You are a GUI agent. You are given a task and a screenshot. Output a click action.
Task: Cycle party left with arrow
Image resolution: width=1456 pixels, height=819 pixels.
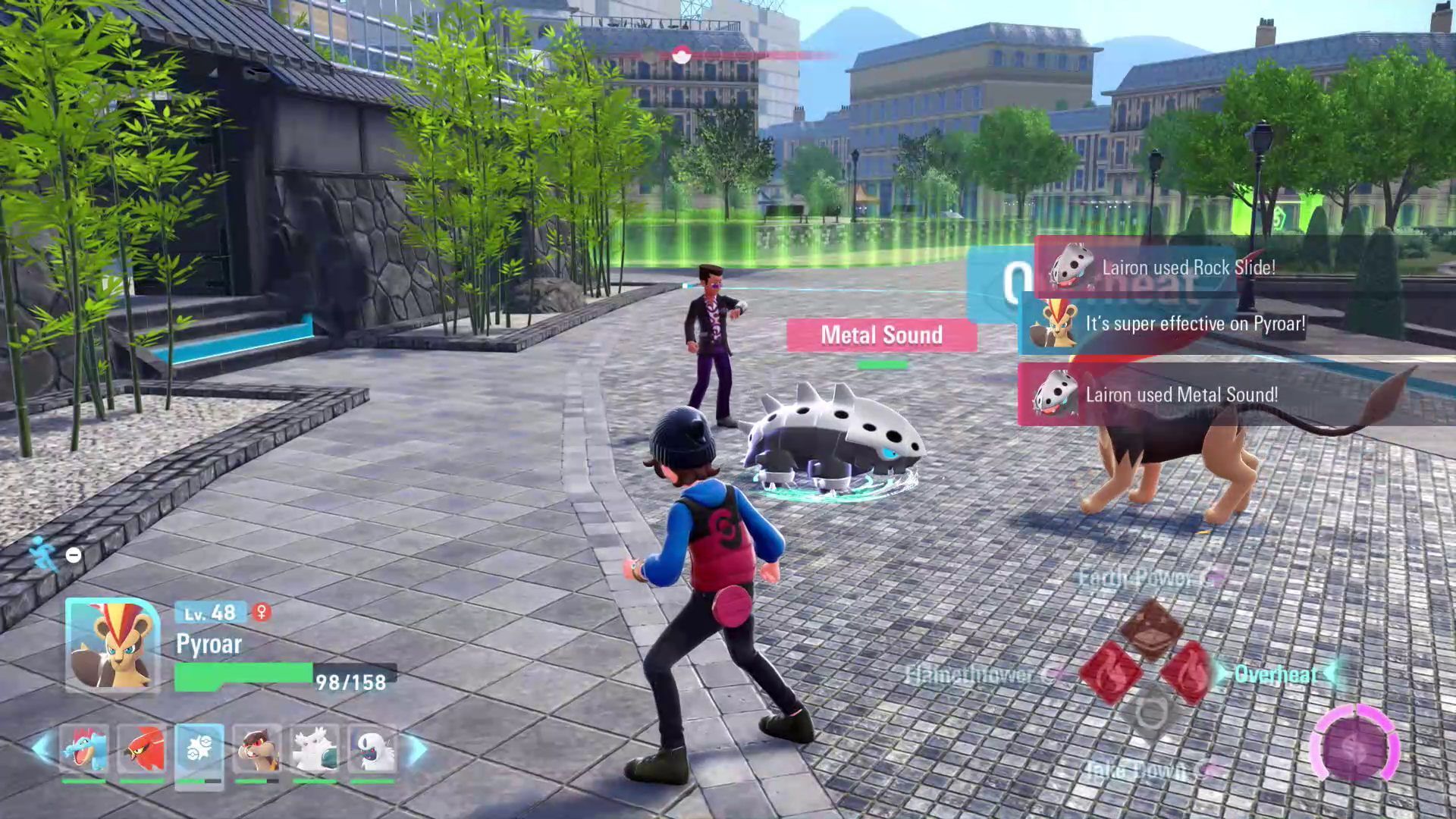42,749
